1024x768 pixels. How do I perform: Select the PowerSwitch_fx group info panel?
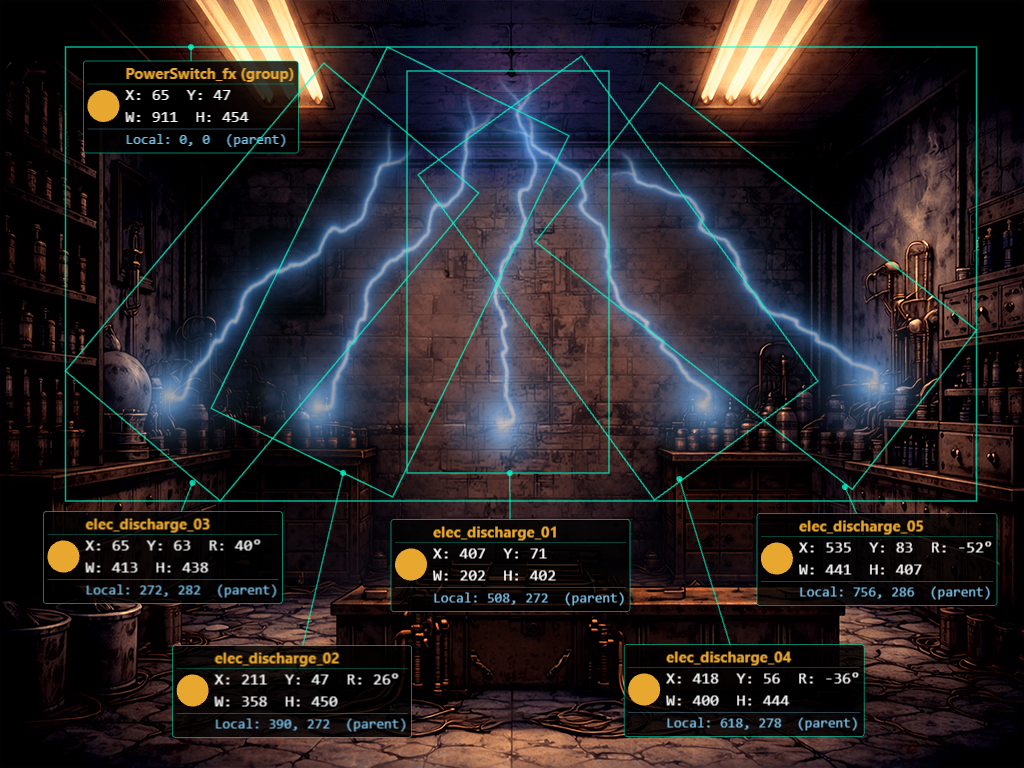[x=191, y=106]
